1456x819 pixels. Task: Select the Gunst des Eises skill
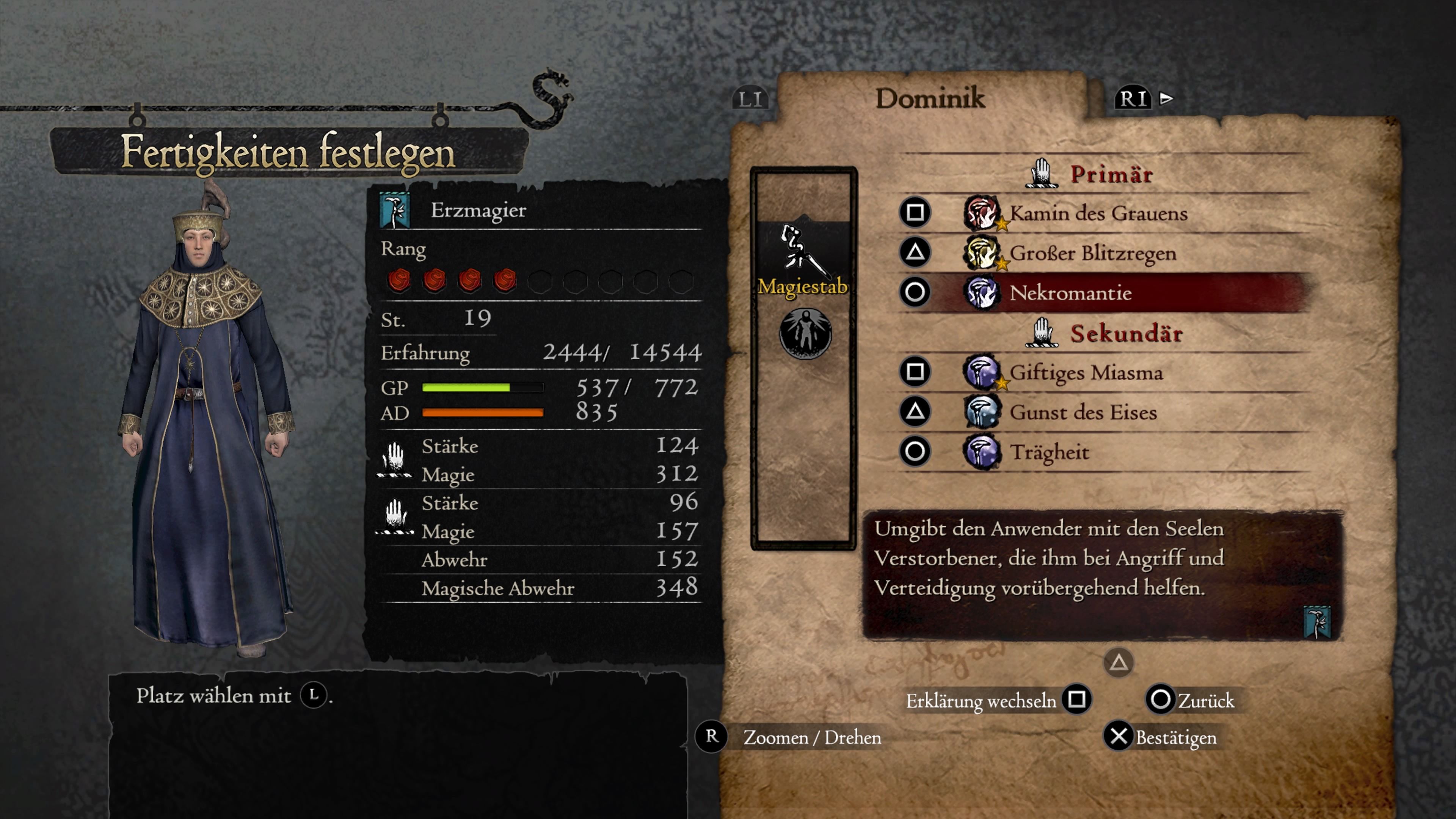pyautogui.click(x=1083, y=412)
